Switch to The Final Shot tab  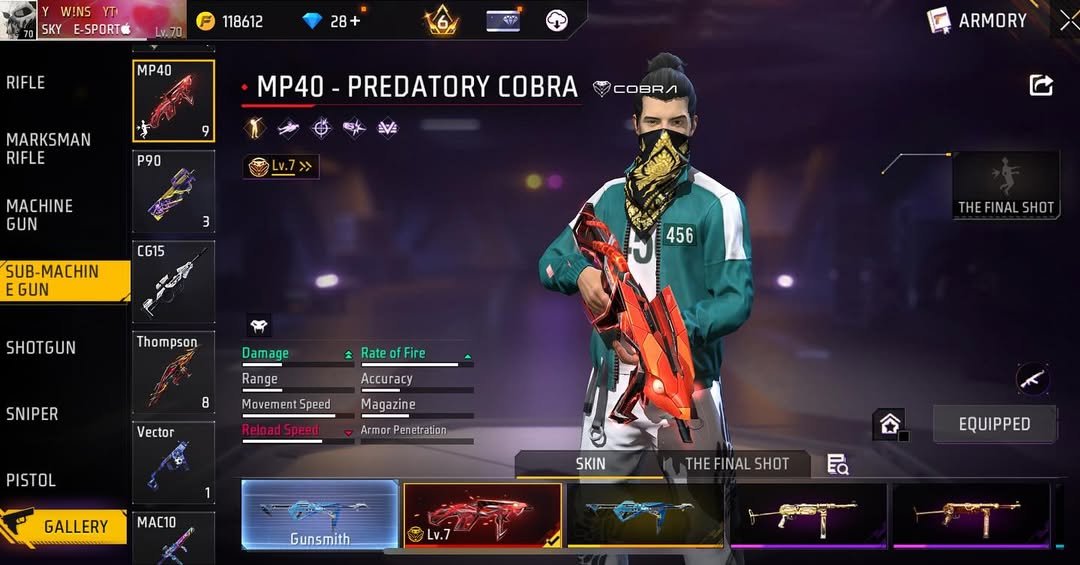[x=736, y=464]
